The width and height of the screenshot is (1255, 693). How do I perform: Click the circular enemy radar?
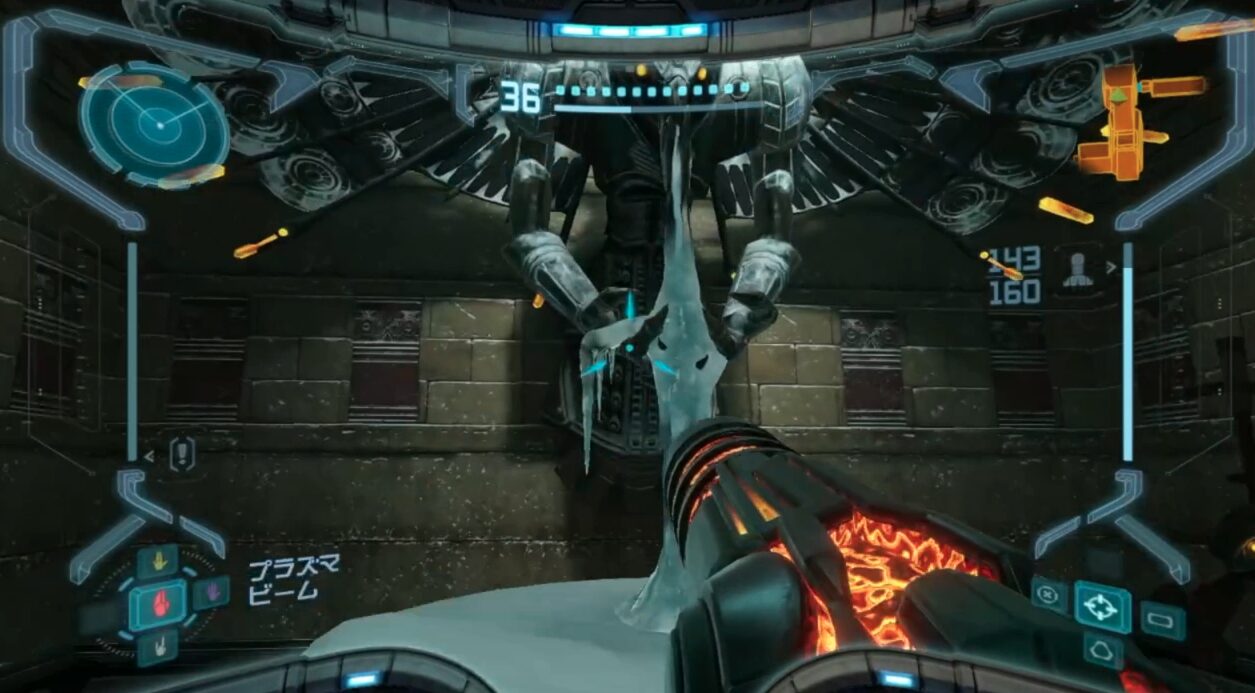coord(154,124)
